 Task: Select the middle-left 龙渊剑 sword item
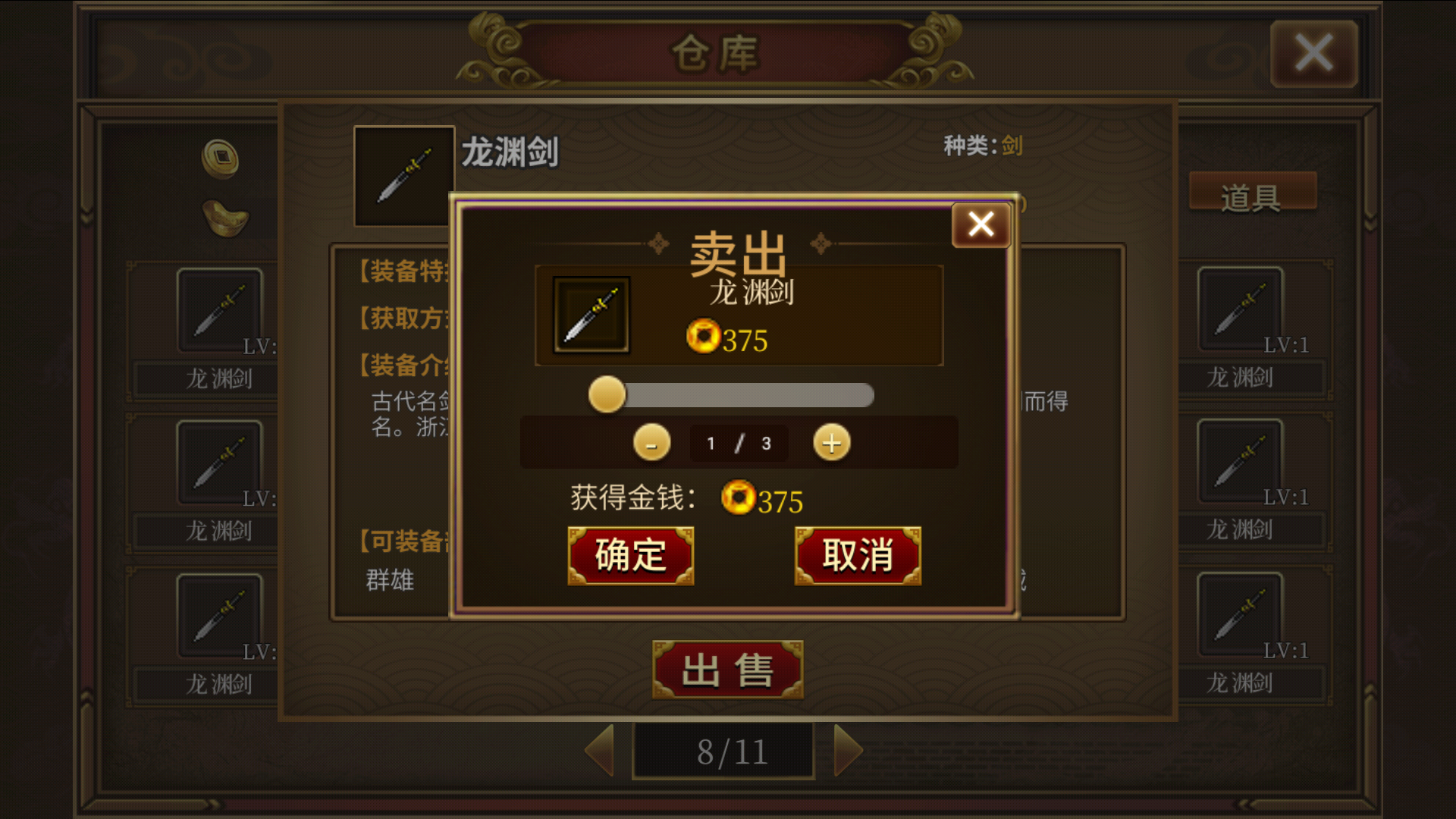point(221,463)
